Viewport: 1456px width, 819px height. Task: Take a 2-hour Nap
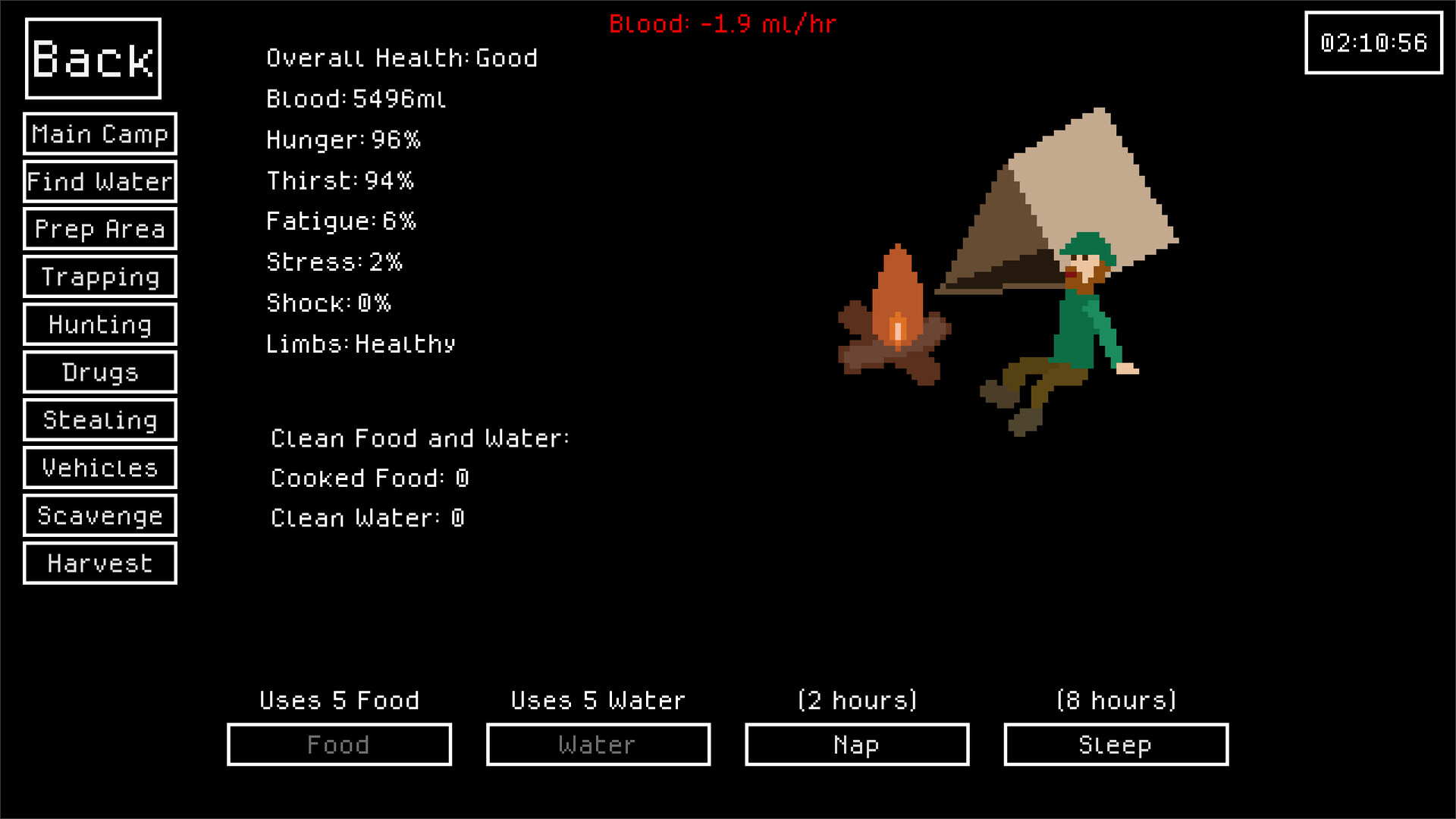(856, 745)
